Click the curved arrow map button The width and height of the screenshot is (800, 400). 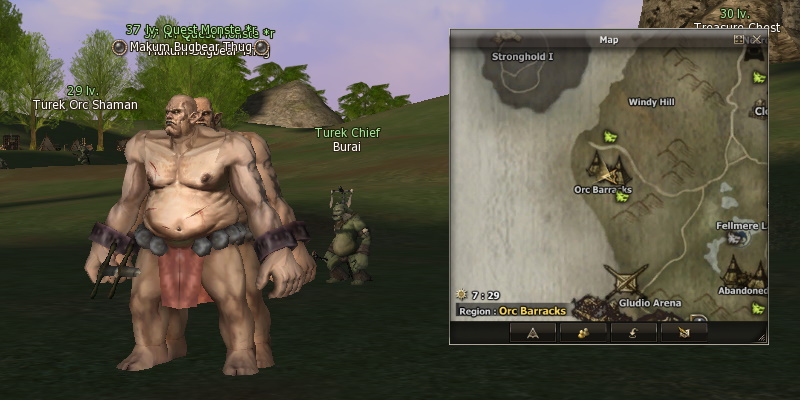pyautogui.click(x=634, y=333)
